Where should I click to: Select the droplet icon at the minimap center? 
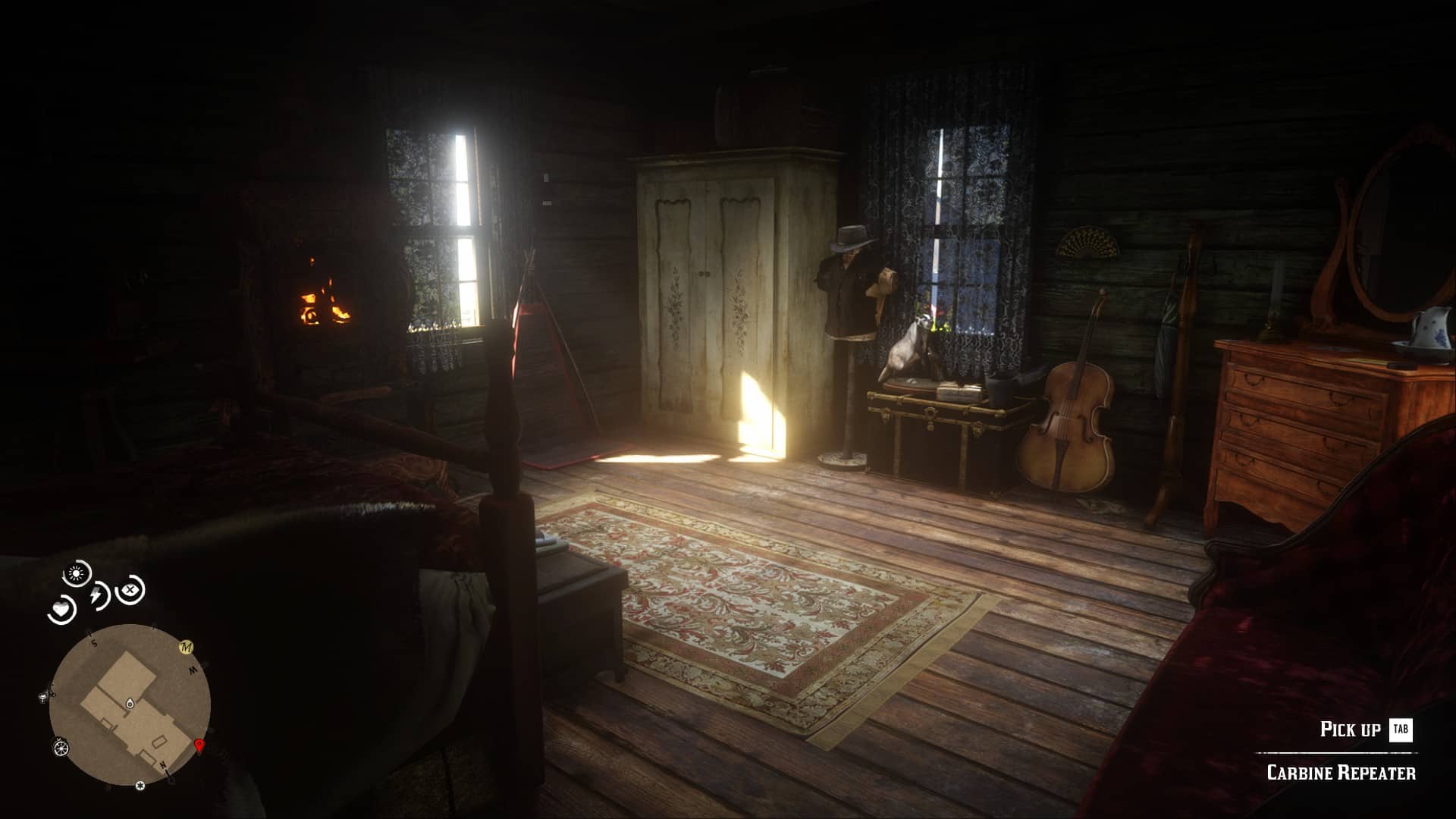coord(130,703)
